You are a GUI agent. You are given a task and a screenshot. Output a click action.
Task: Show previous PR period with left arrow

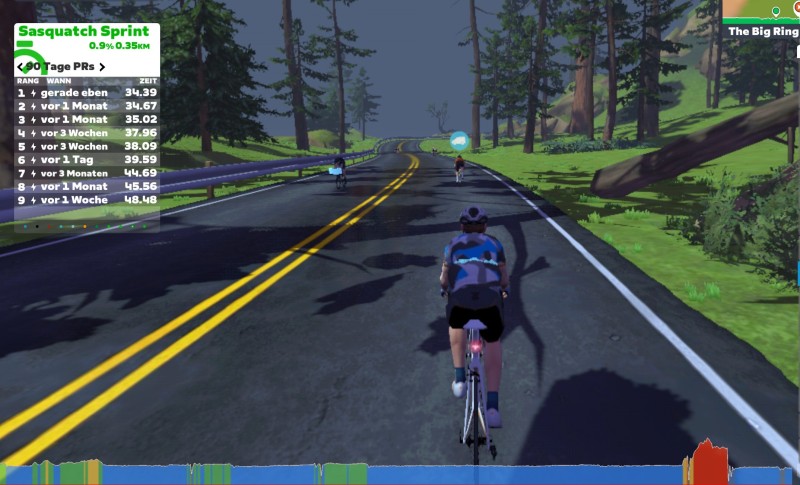click(20, 67)
